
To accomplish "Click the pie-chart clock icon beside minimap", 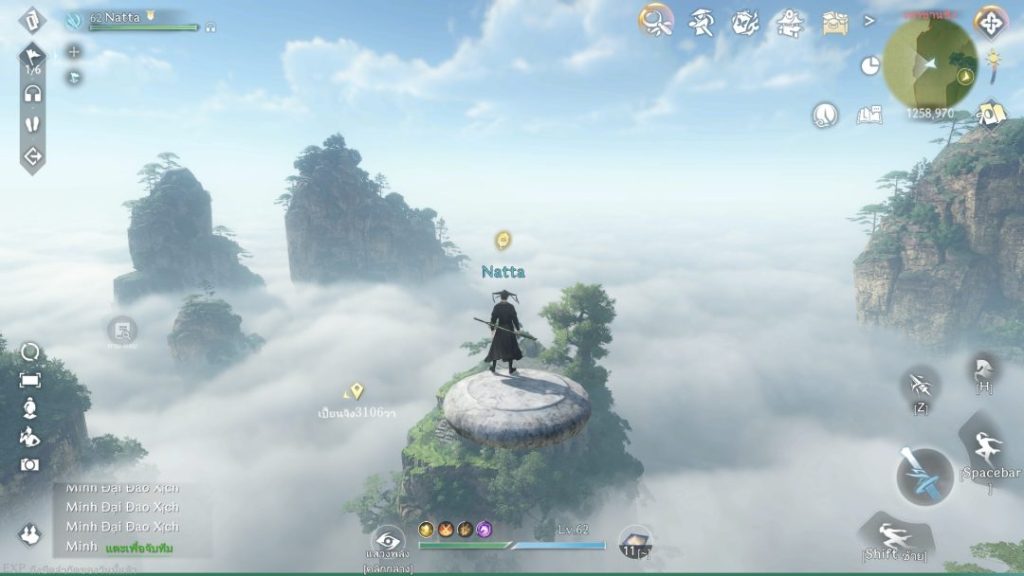I will point(869,66).
